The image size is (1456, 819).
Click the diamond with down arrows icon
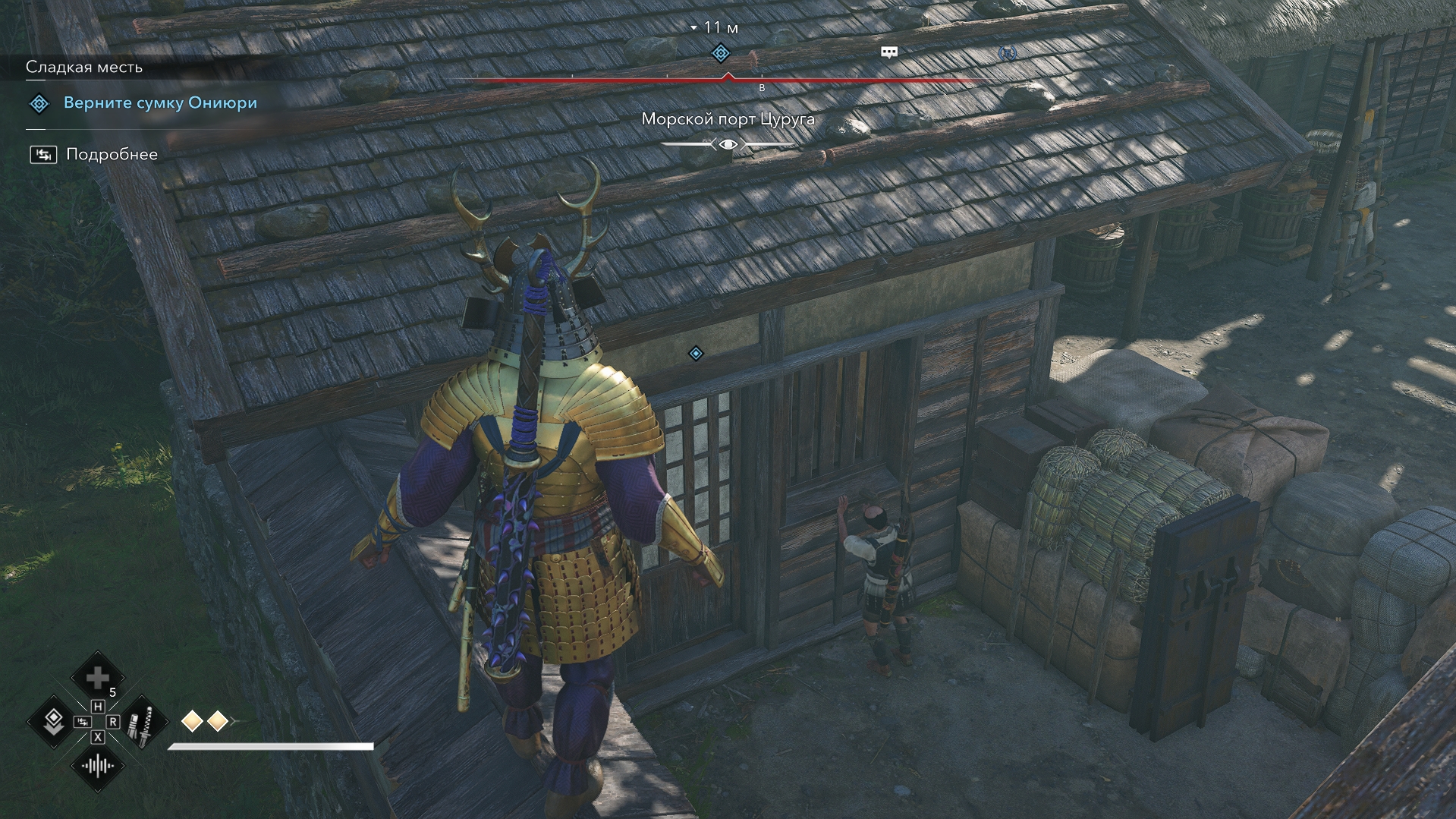pyautogui.click(x=53, y=721)
